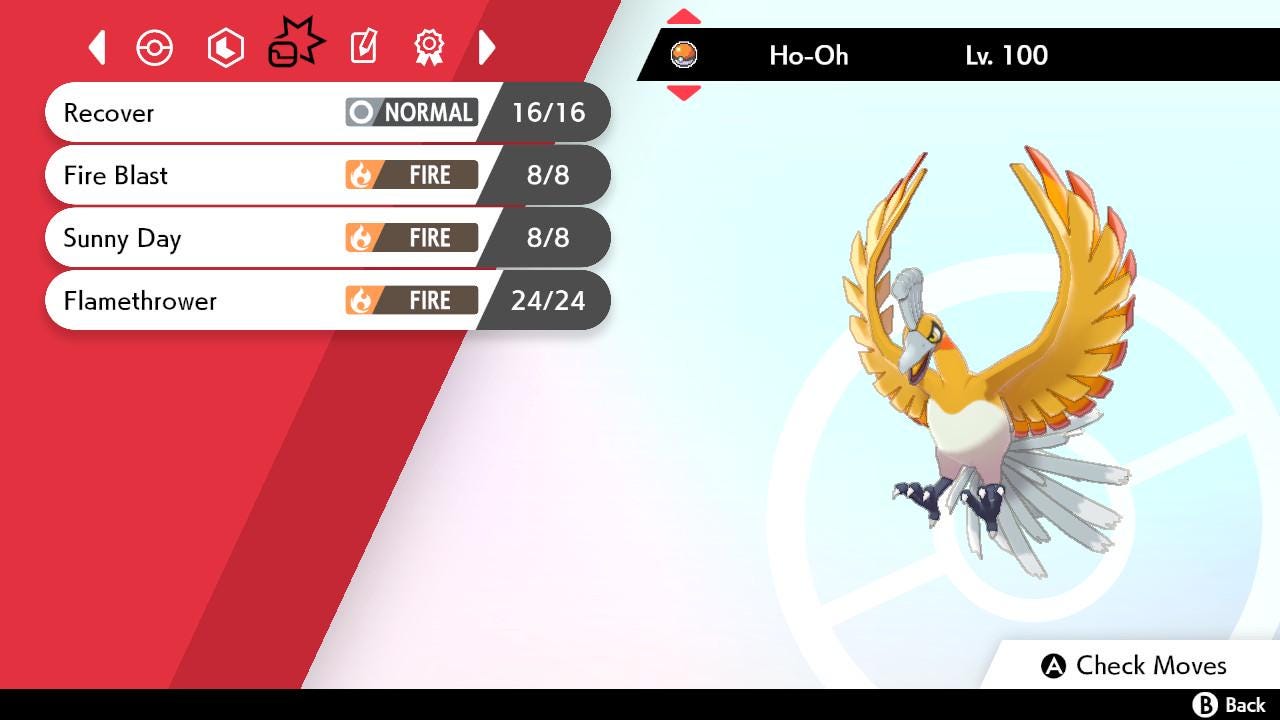Open Check Moves
1280x720 pixels.
(x=1133, y=666)
